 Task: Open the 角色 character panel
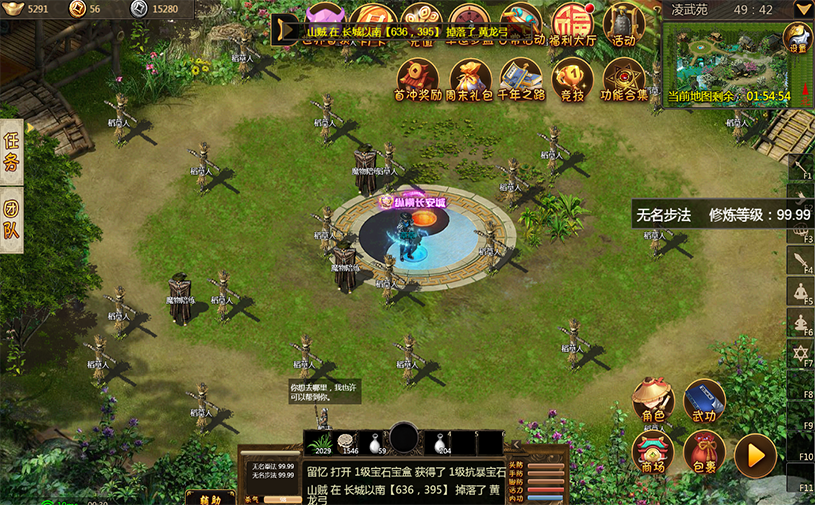(653, 400)
